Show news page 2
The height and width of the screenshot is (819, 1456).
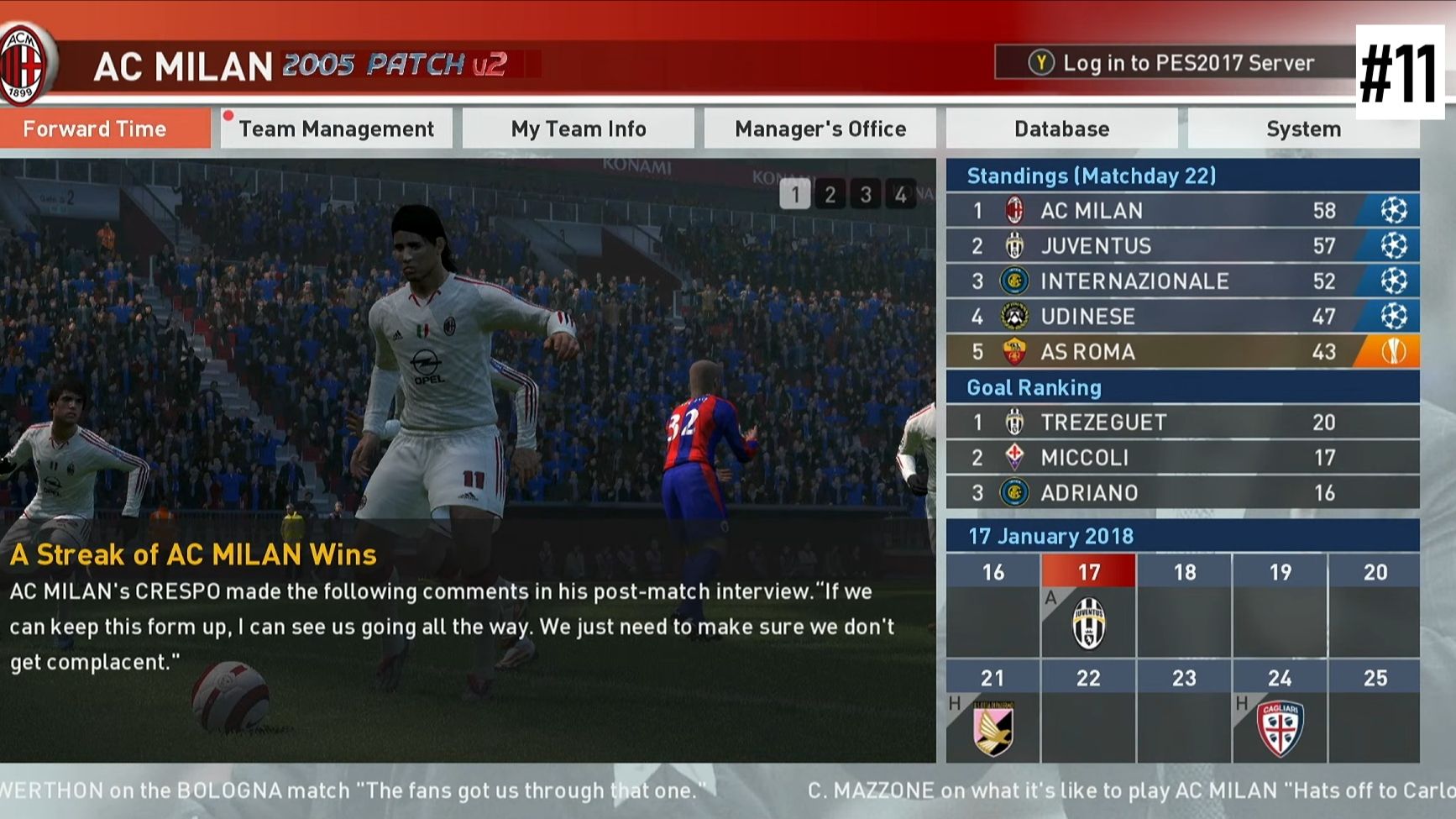(x=830, y=195)
